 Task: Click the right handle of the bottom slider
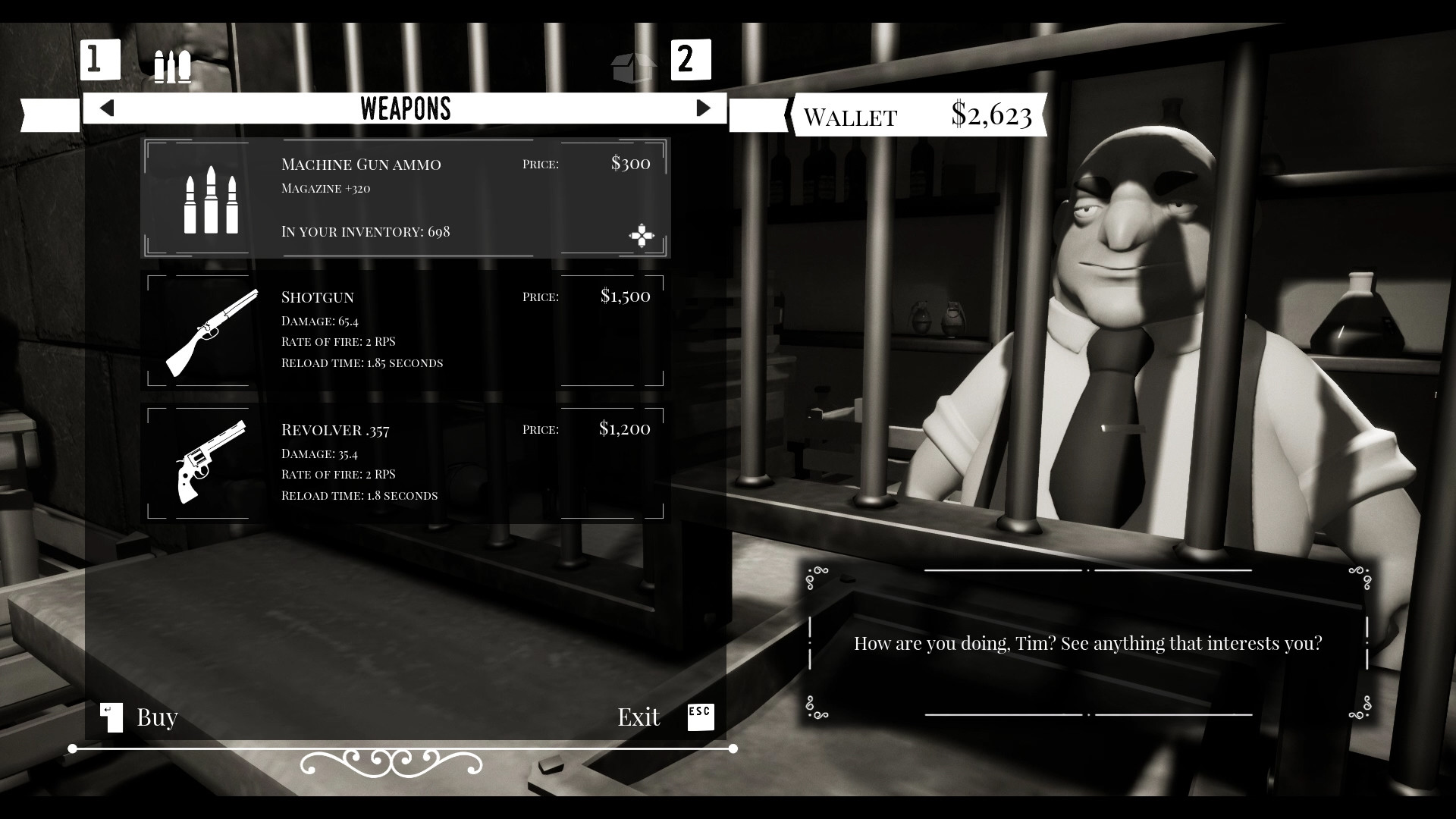point(733,748)
